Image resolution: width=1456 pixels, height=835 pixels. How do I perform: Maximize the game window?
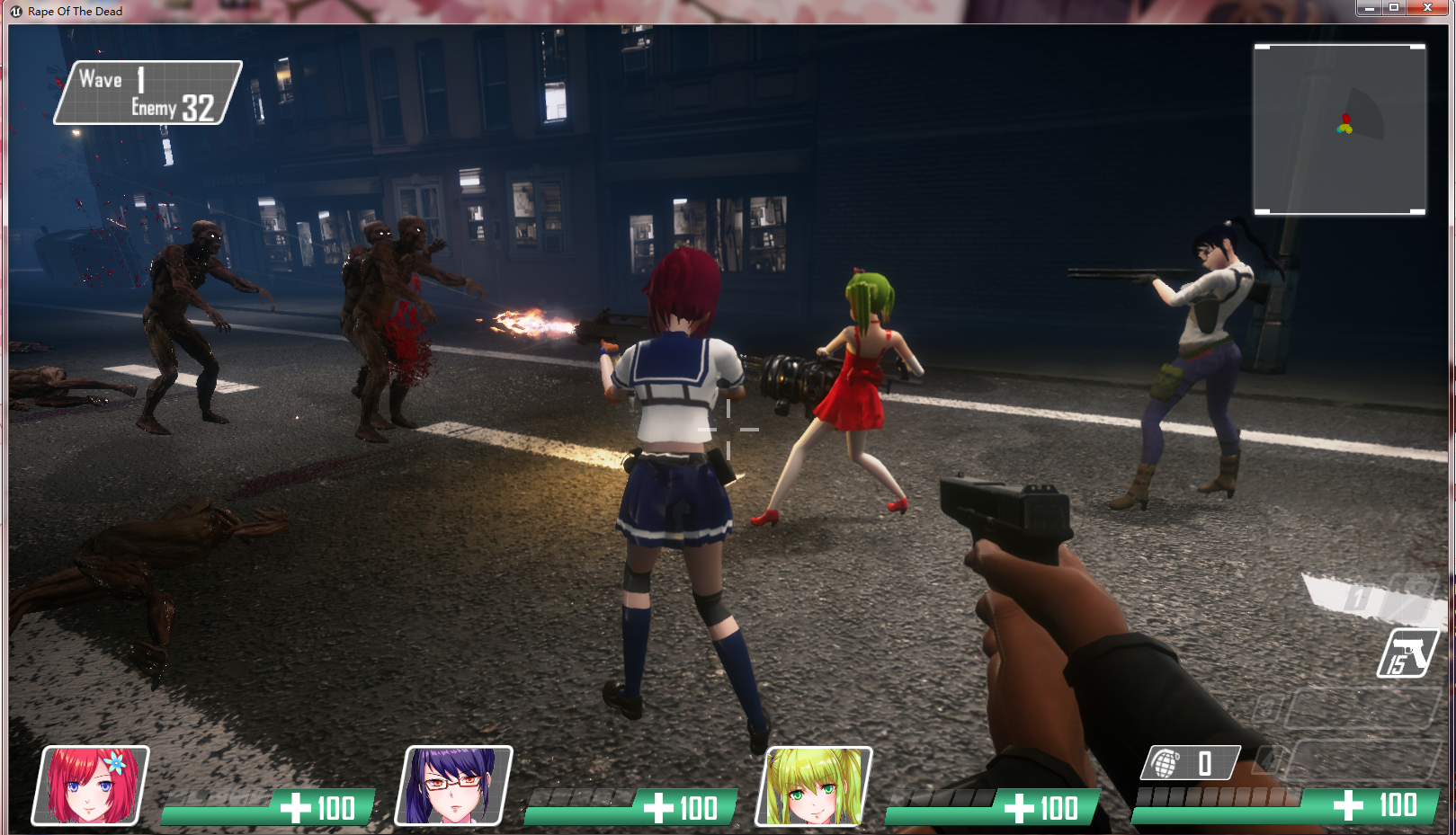click(1394, 8)
